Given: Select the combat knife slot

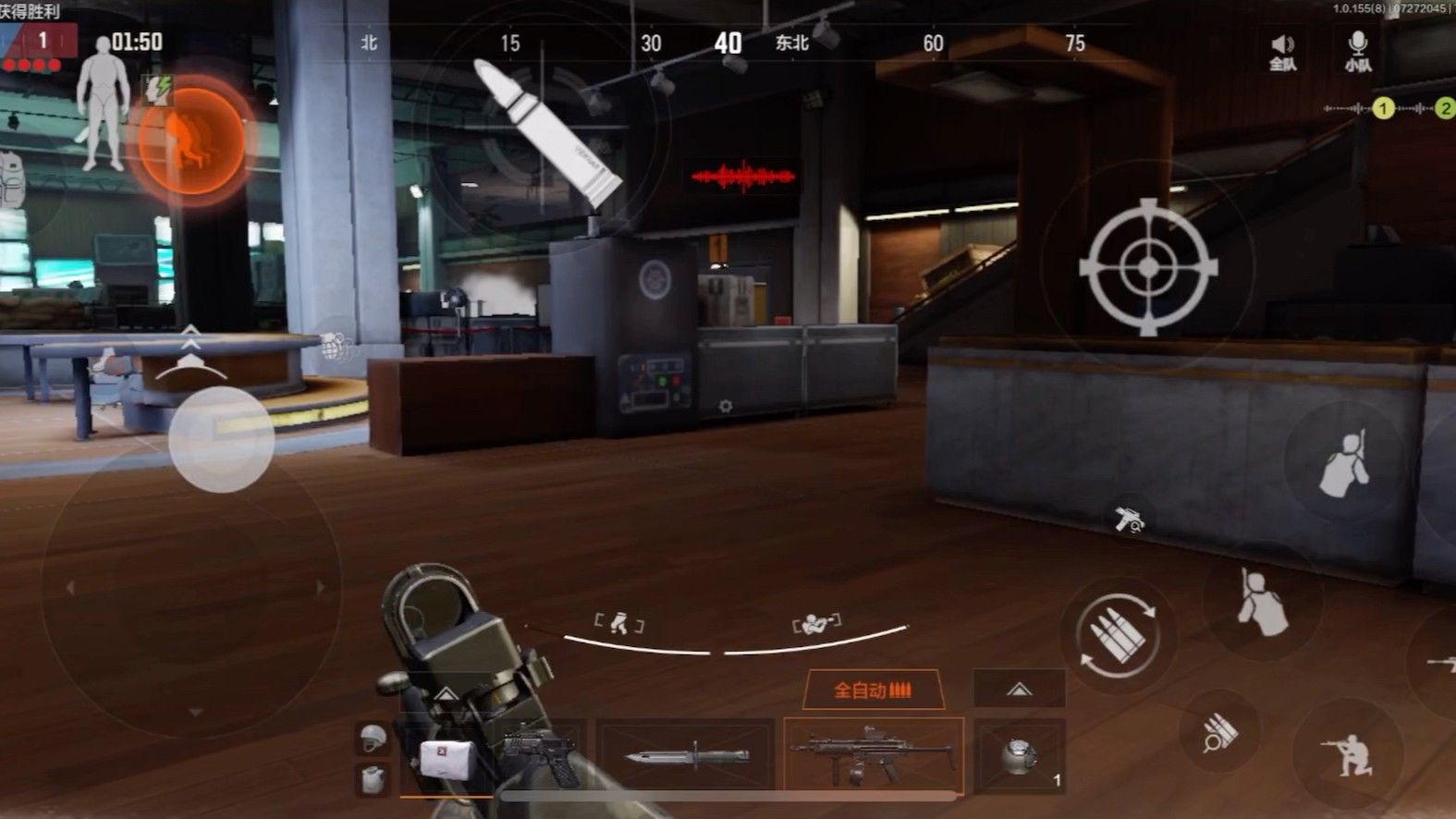Looking at the screenshot, I should point(686,755).
